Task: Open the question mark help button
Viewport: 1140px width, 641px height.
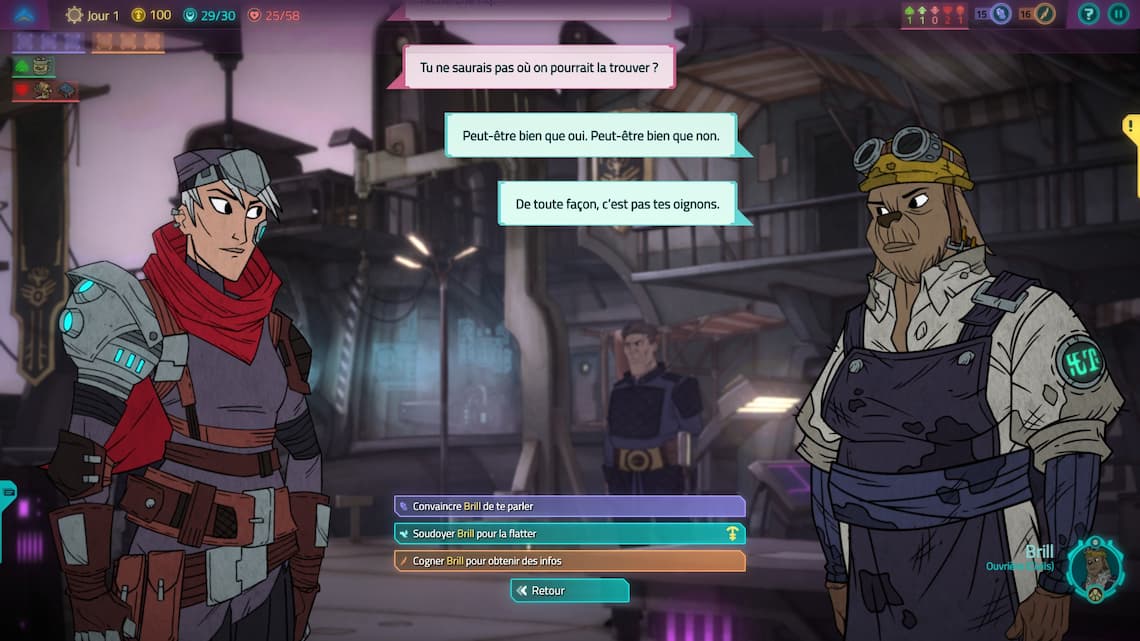Action: pos(1089,14)
